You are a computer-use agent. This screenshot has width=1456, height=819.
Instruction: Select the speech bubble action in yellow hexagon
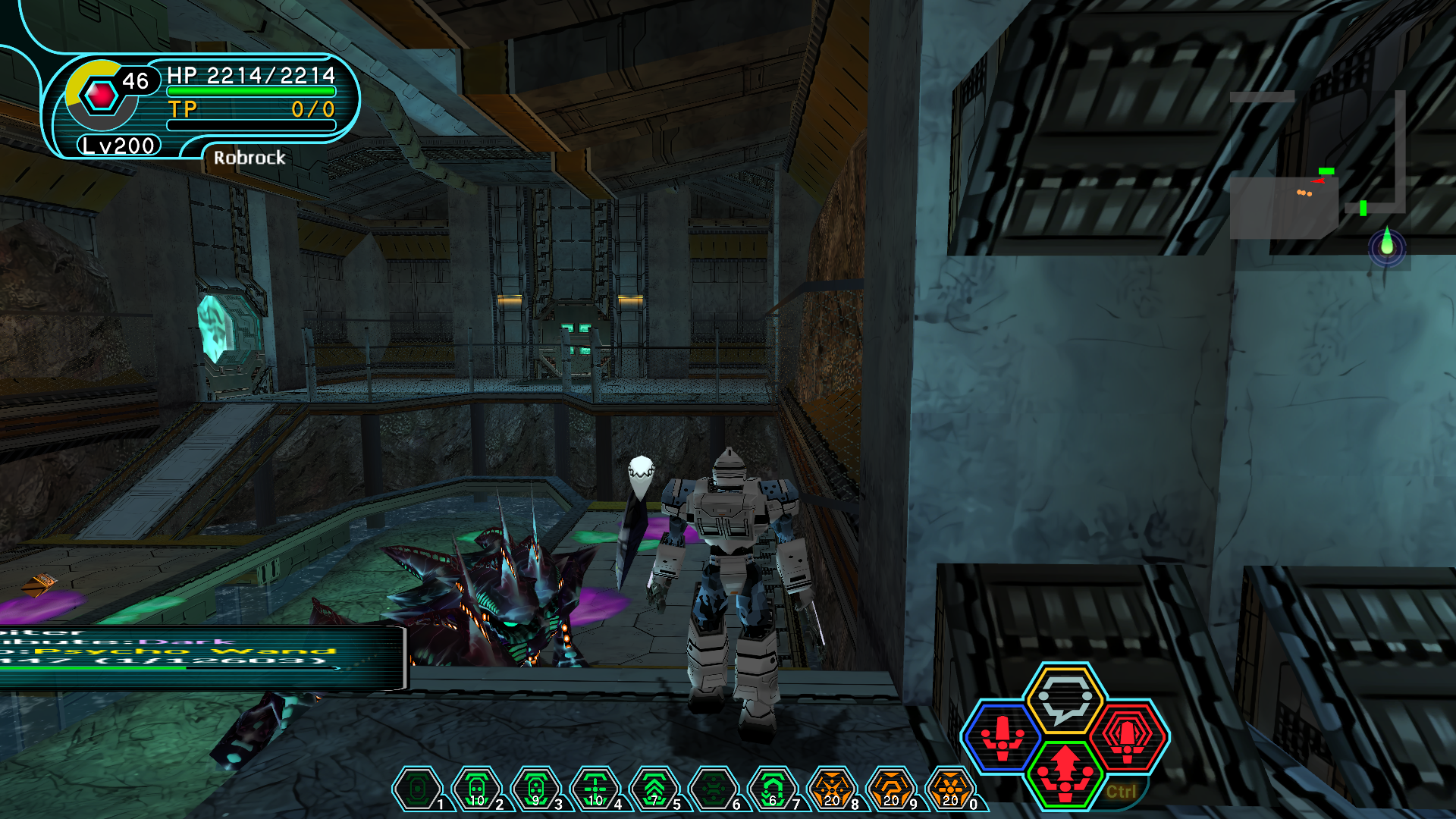pos(1065,699)
